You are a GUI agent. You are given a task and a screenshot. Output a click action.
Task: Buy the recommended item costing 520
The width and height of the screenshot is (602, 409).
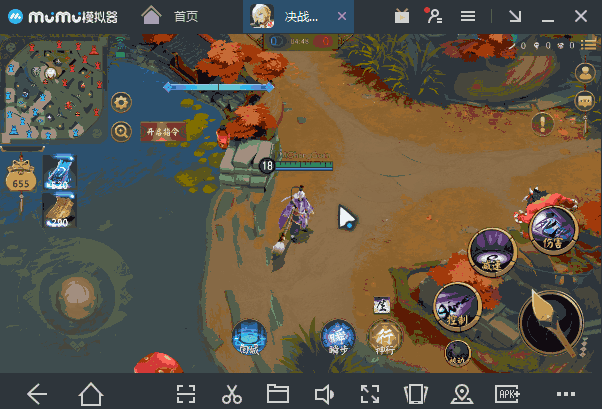[58, 173]
